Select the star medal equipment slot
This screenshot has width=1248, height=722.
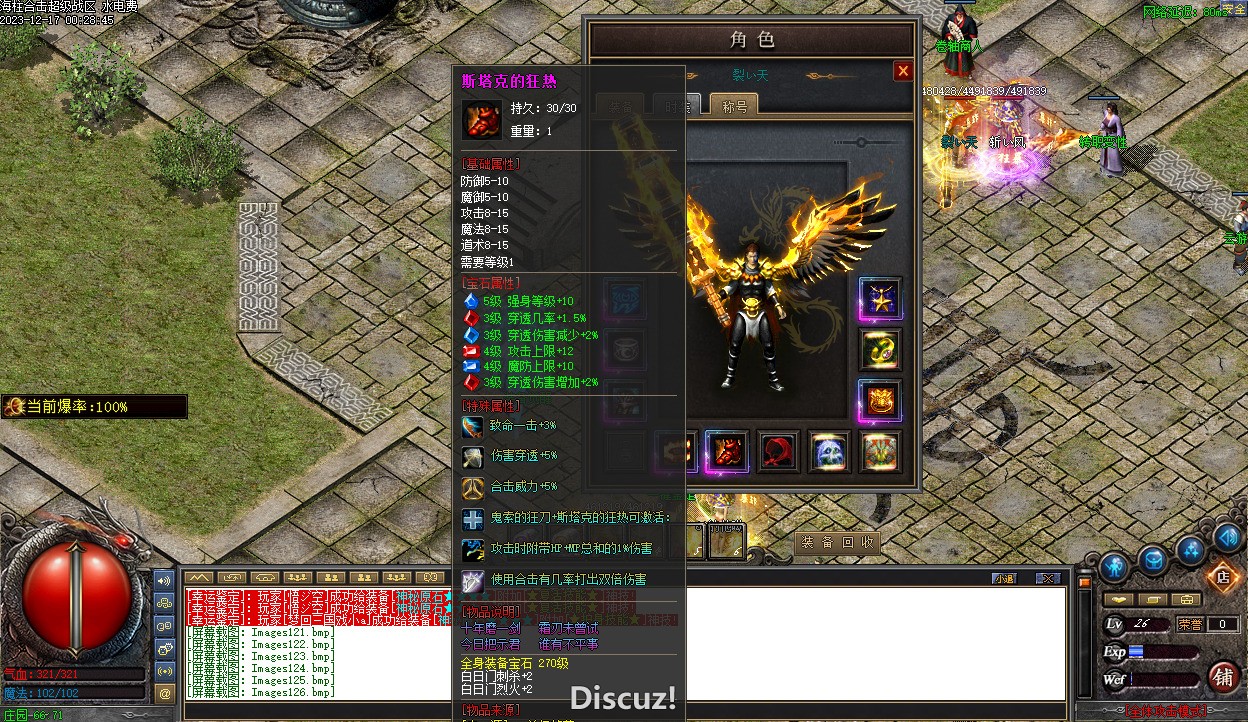pyautogui.click(x=880, y=299)
